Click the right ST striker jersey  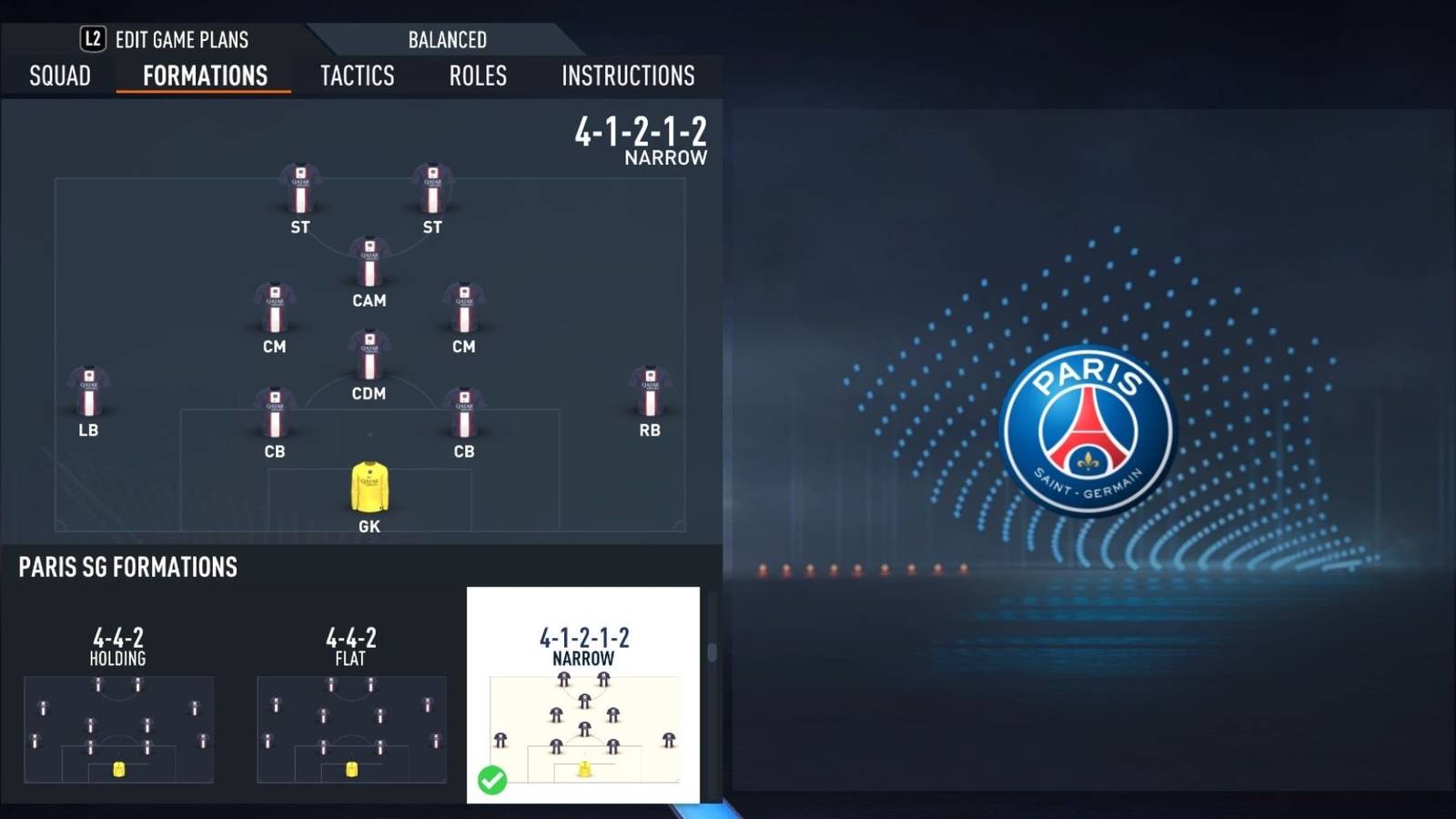(x=431, y=187)
